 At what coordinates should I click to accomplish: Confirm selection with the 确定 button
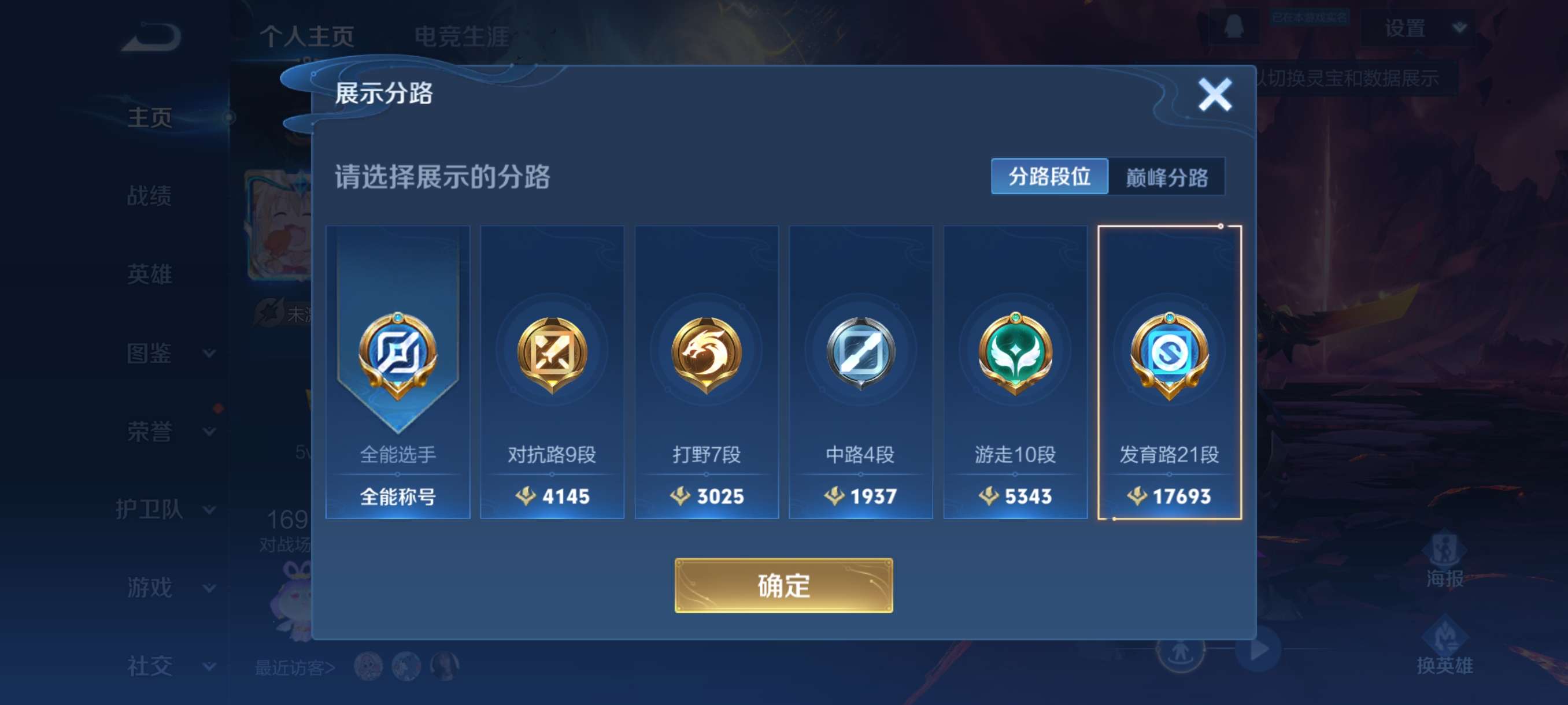(783, 586)
